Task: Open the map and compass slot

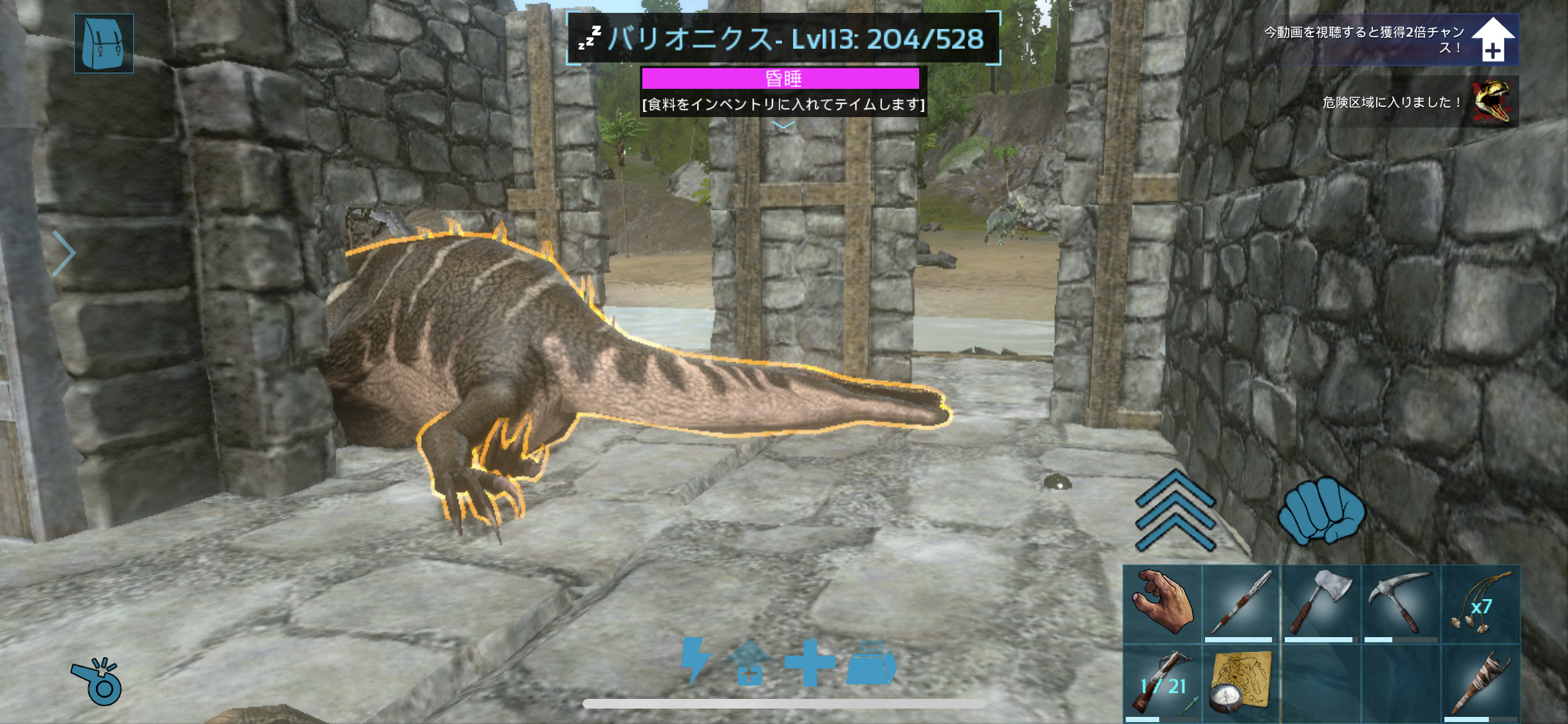Action: tap(1241, 683)
